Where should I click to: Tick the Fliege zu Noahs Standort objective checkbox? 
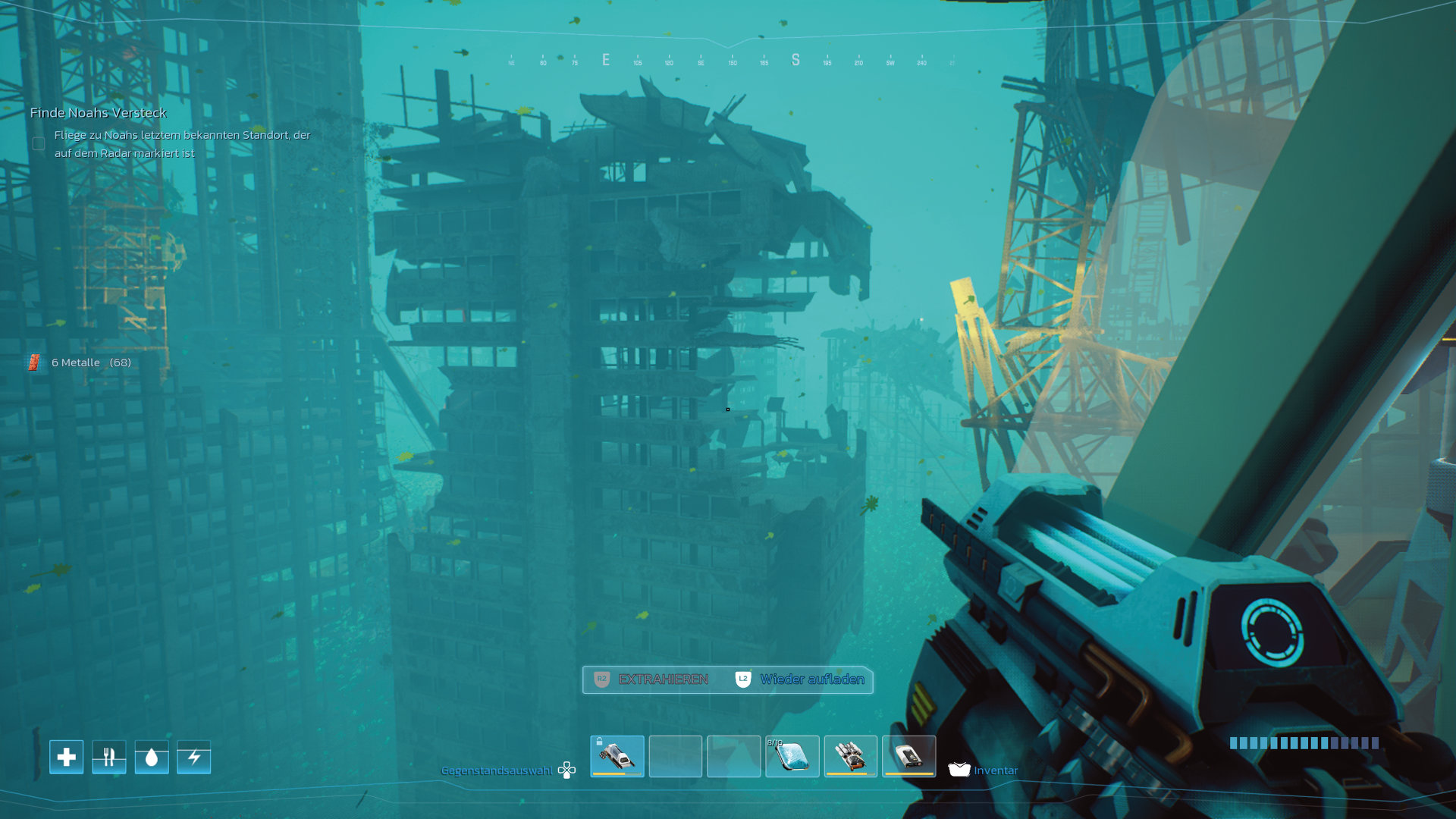pos(39,143)
